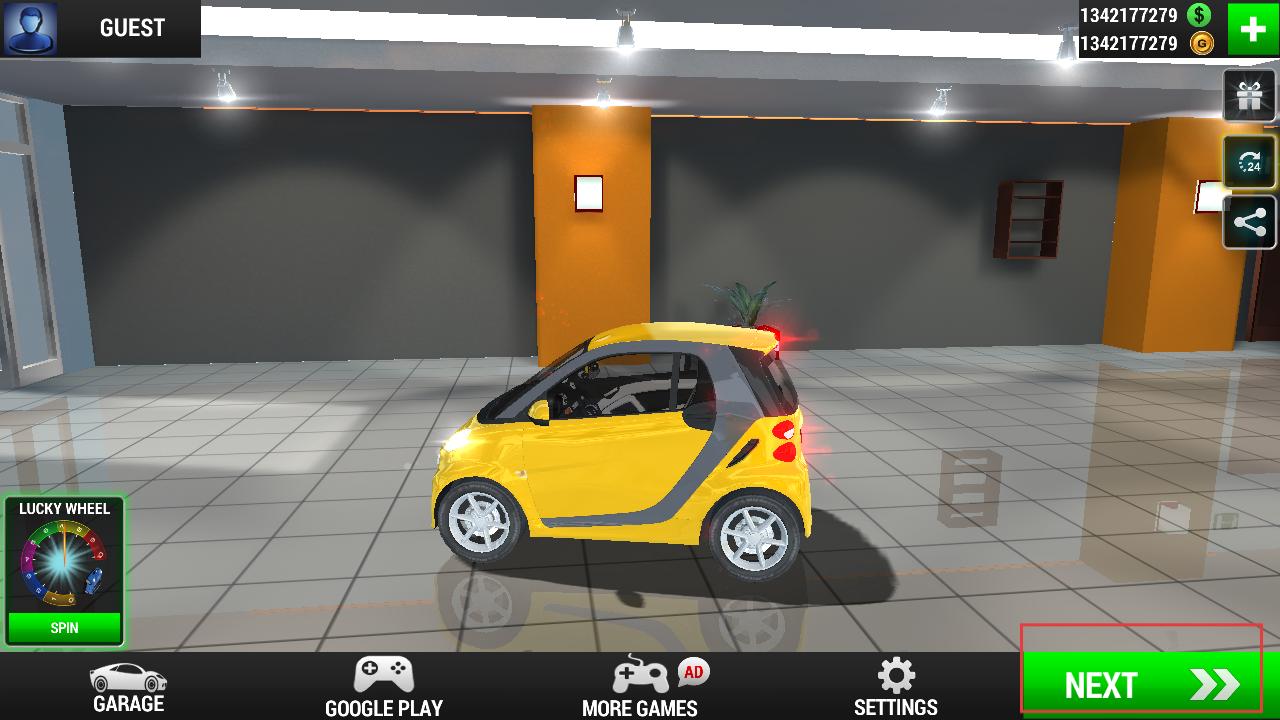Open the Guest player profile

(100, 28)
